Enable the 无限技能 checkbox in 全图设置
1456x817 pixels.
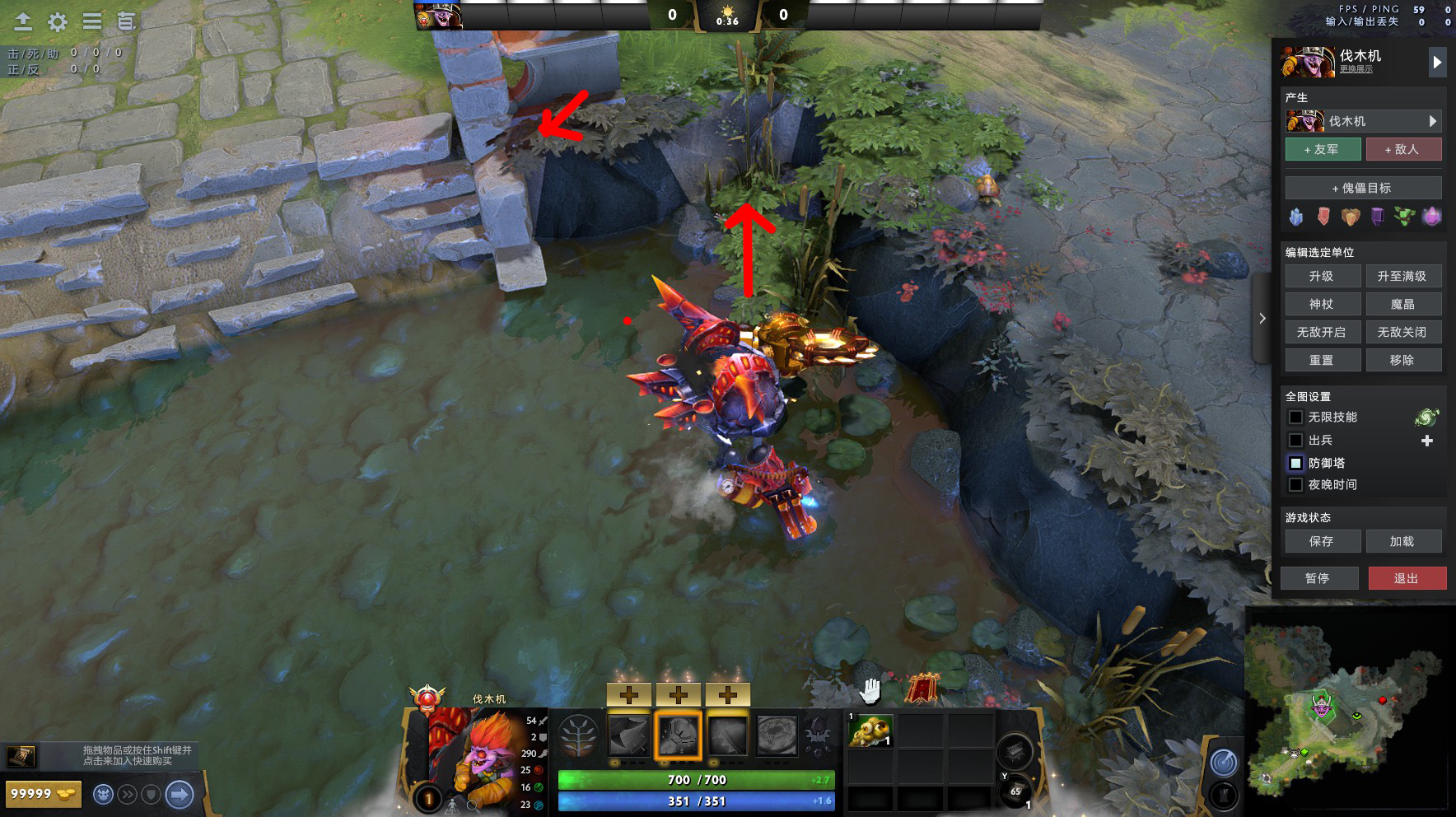(x=1296, y=418)
